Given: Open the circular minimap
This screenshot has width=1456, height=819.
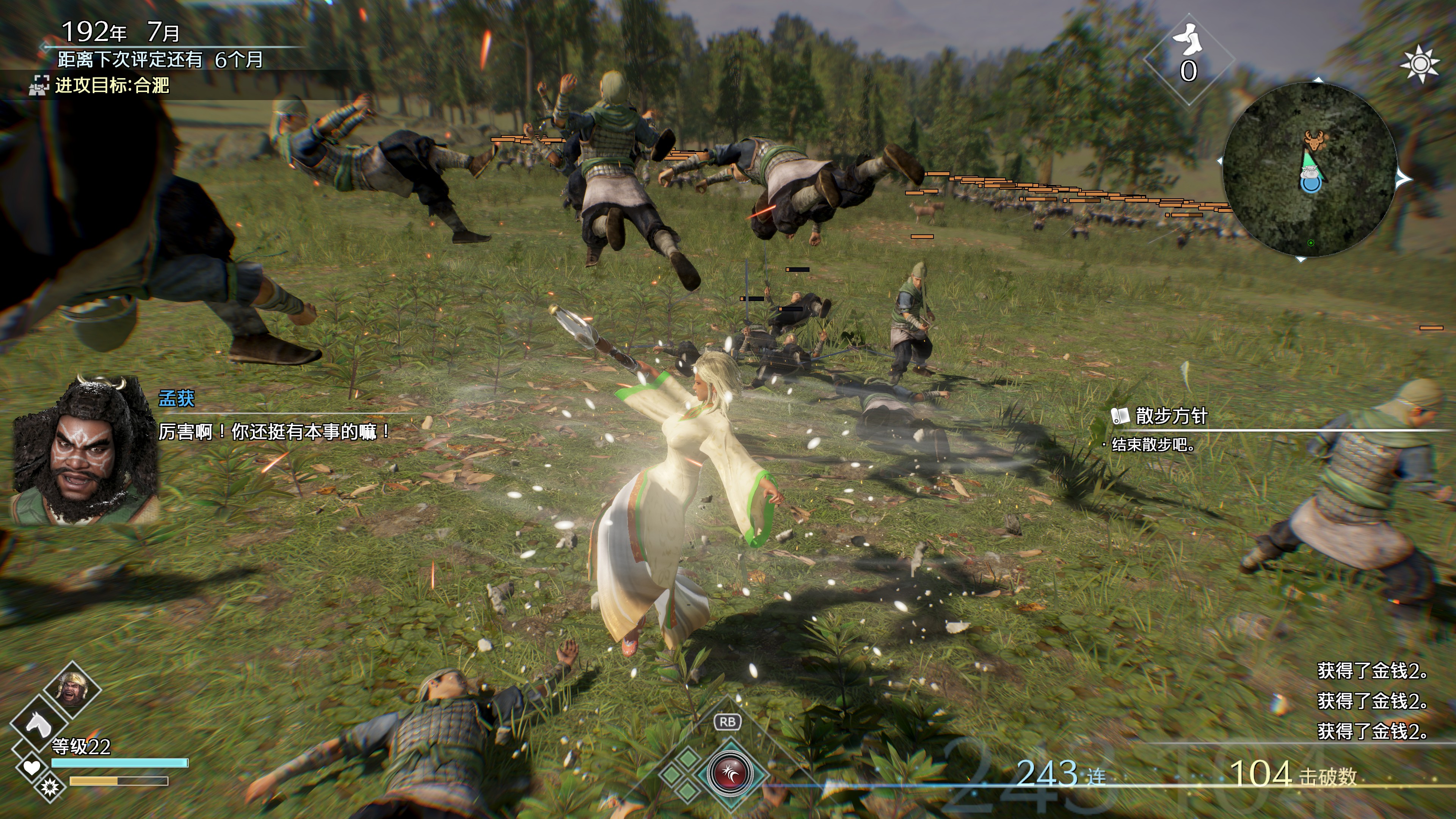Looking at the screenshot, I should click(1309, 169).
